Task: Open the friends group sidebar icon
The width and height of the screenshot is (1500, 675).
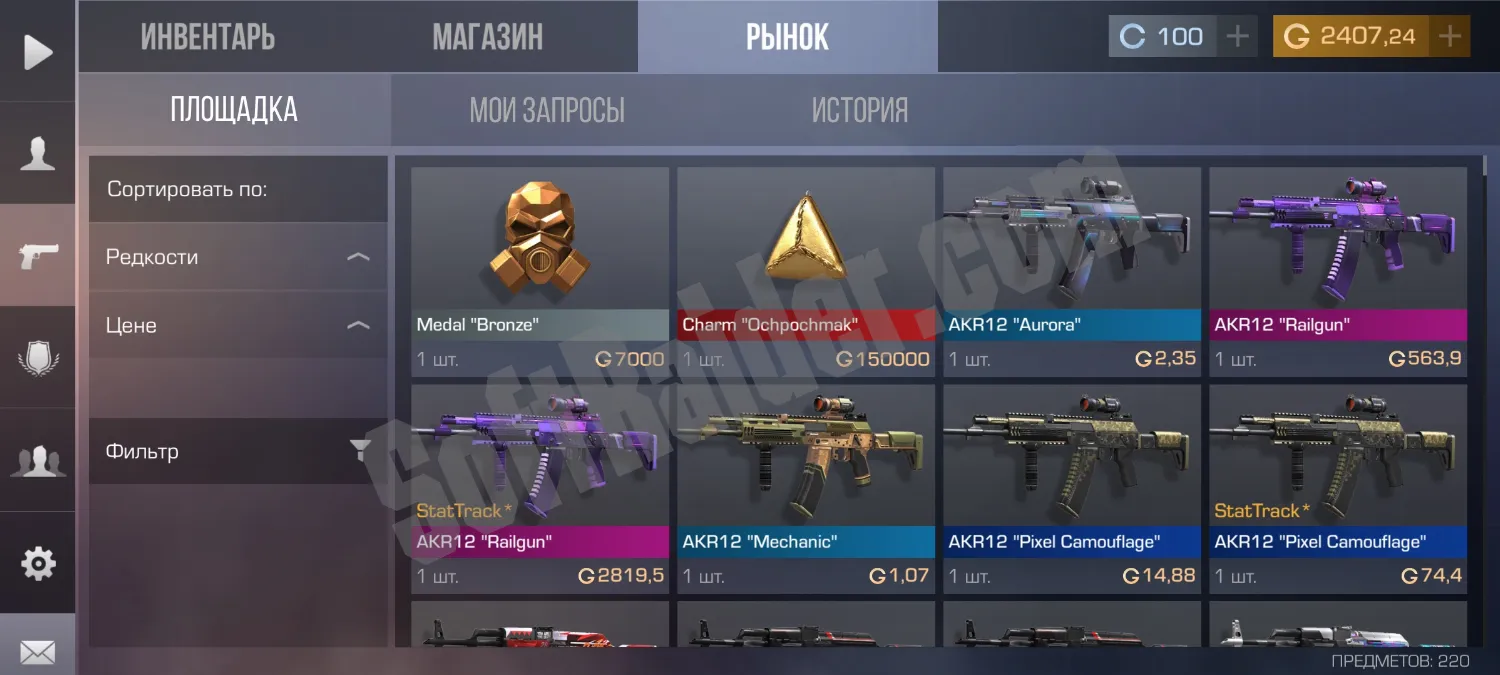Action: [38, 461]
